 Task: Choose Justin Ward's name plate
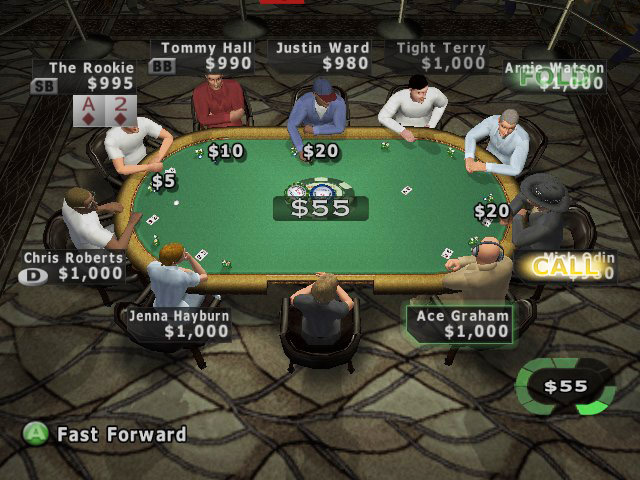point(322,56)
